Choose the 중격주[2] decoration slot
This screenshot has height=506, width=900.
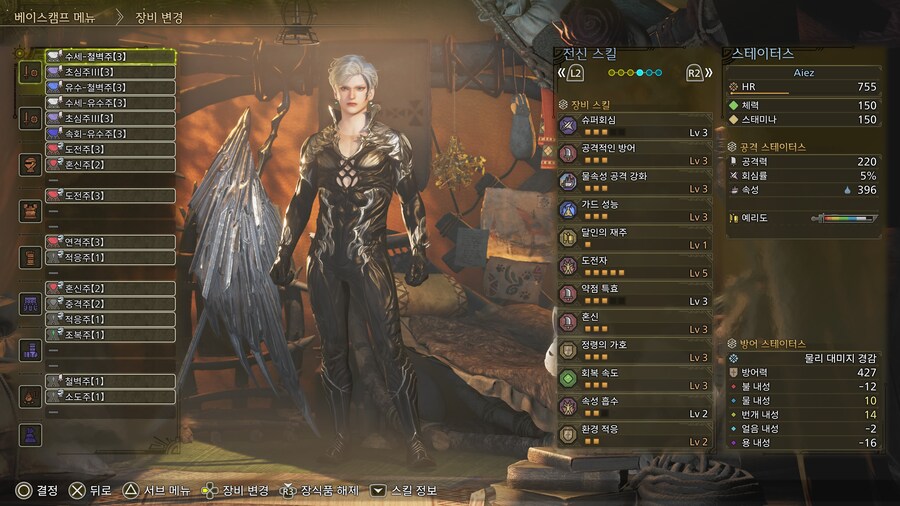click(110, 304)
